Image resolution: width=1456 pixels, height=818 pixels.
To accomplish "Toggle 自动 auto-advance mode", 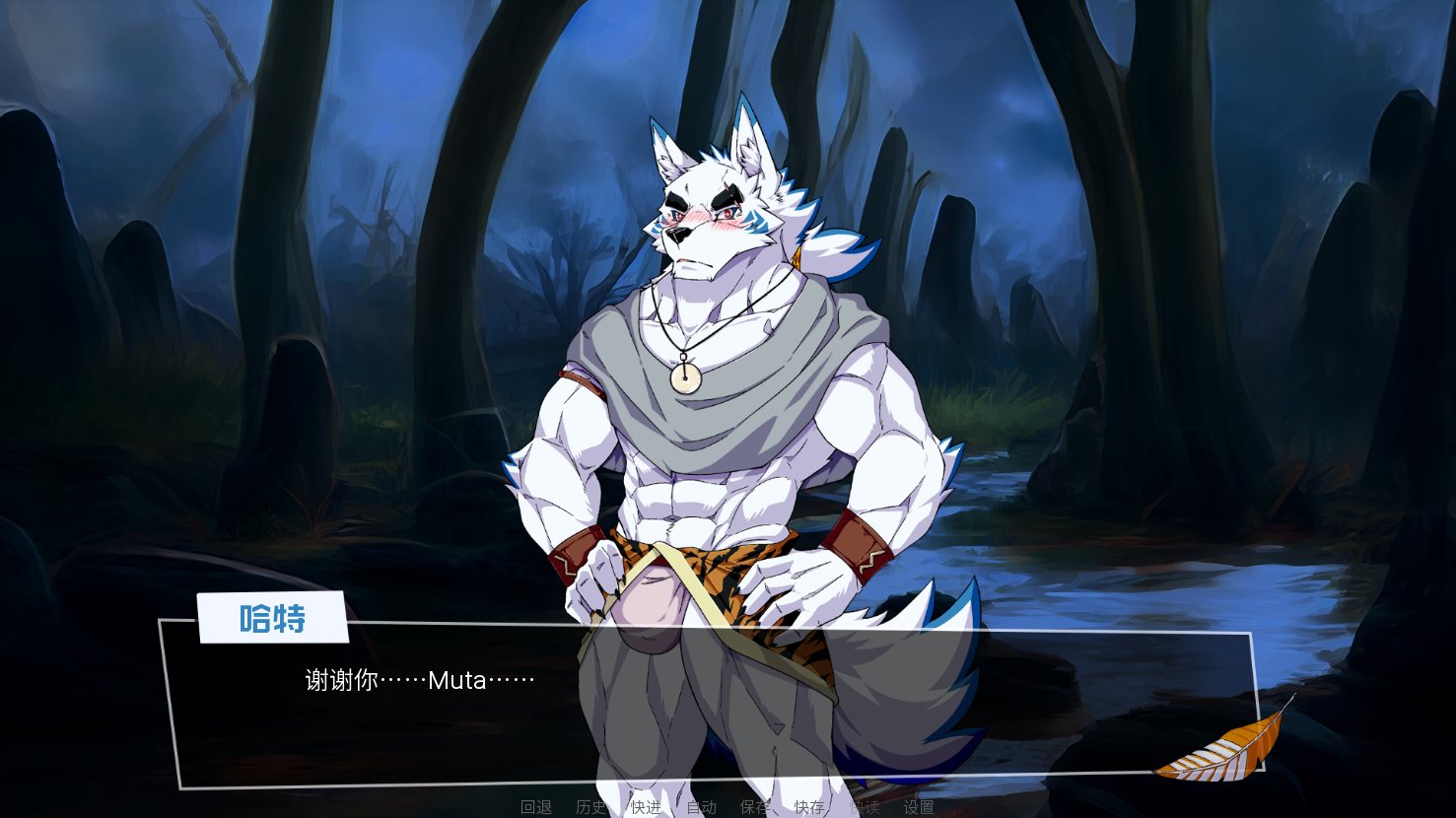I will click(x=701, y=807).
